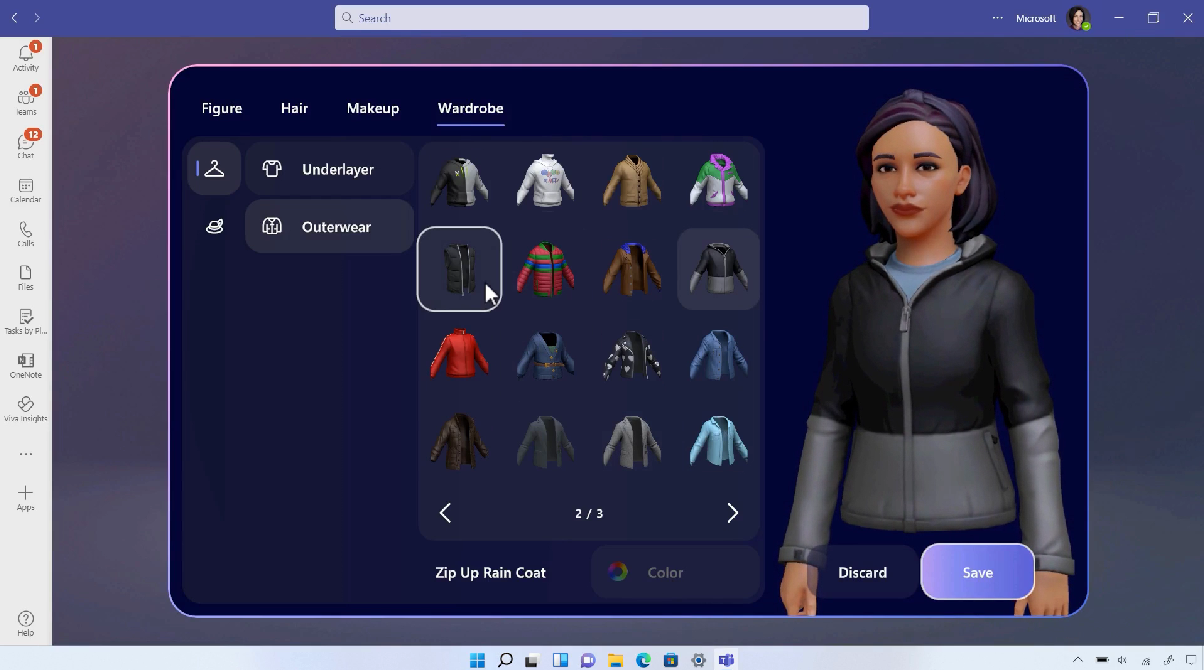Select the red and green striped puffer jacket
Viewport: 1204px width, 670px height.
(545, 269)
